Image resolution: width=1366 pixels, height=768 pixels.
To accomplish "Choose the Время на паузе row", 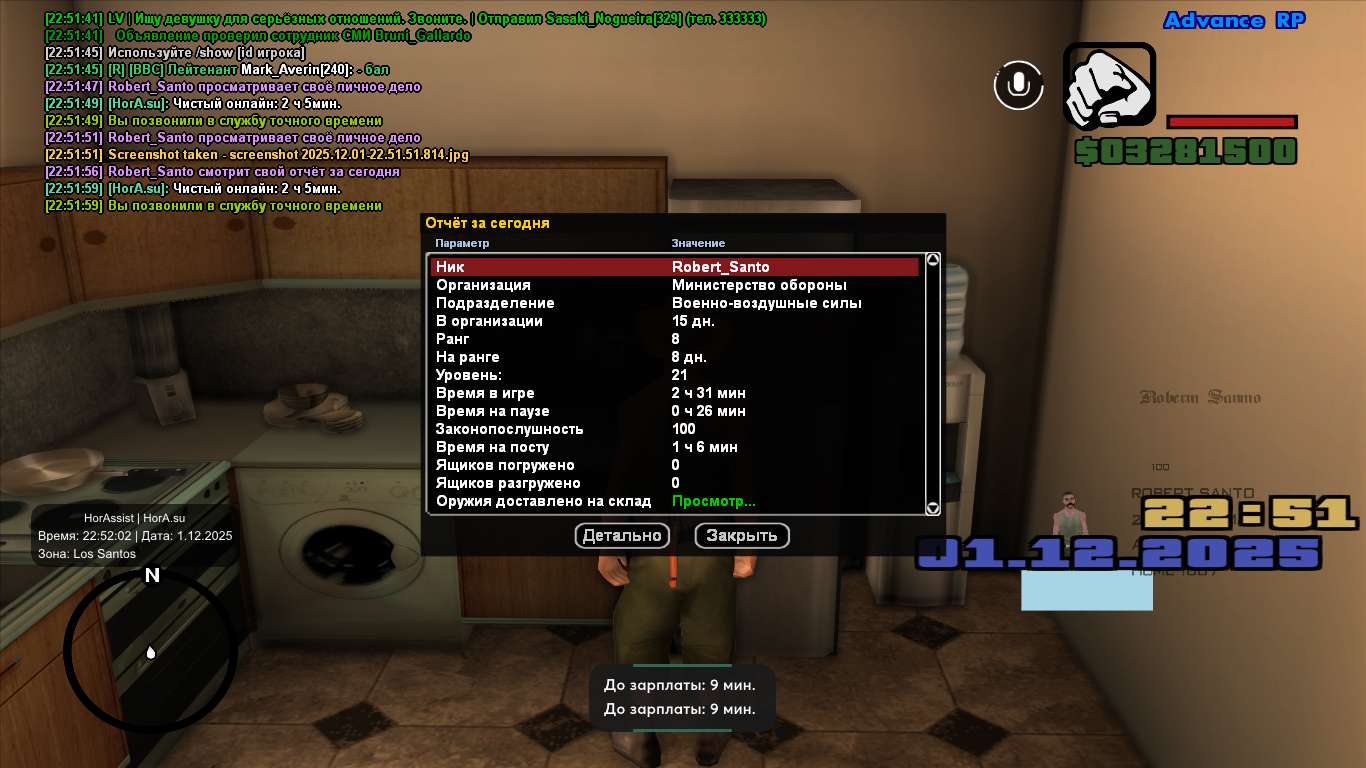I will 674,411.
